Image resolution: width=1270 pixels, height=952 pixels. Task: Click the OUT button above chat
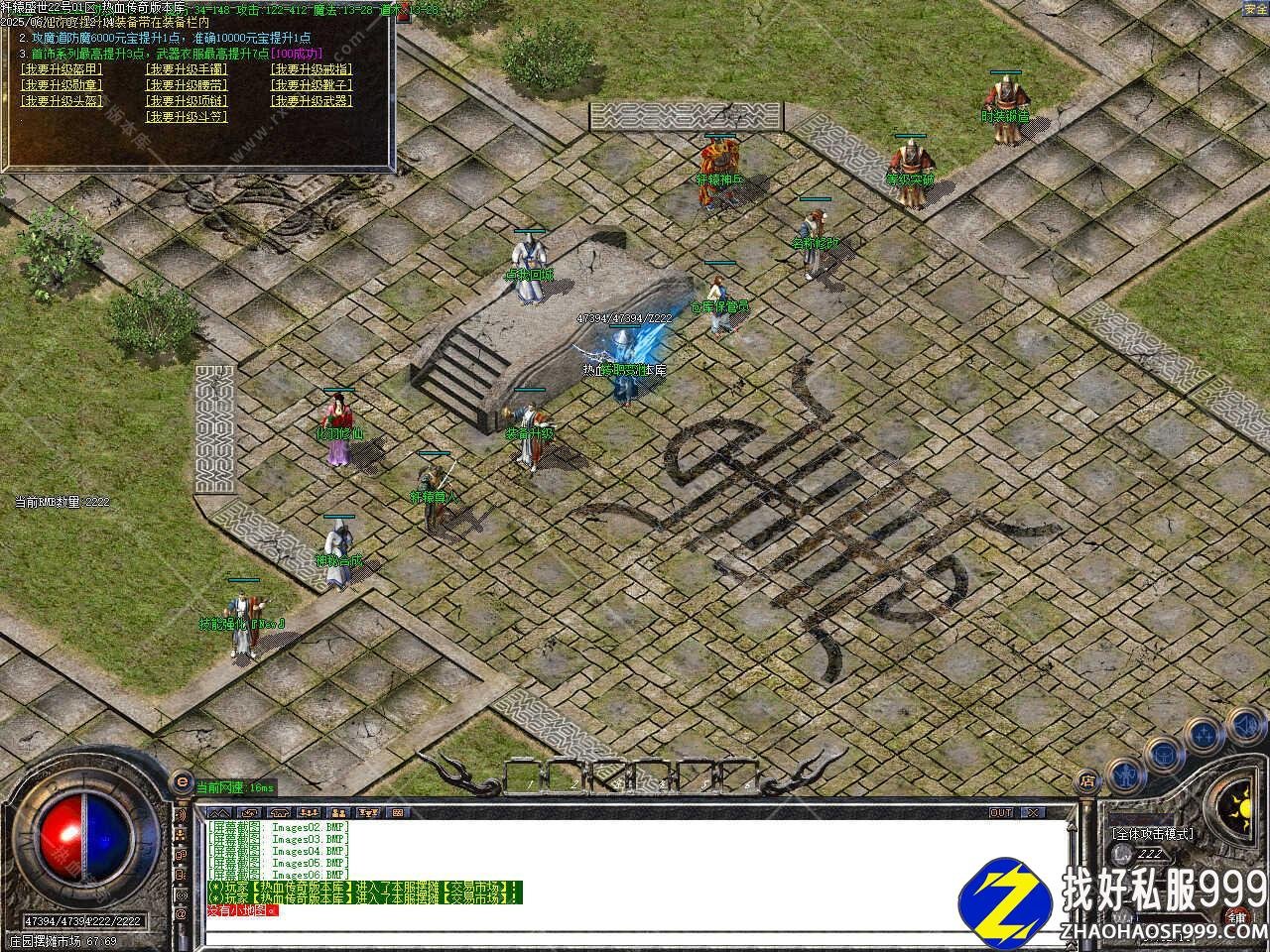[x=1000, y=813]
